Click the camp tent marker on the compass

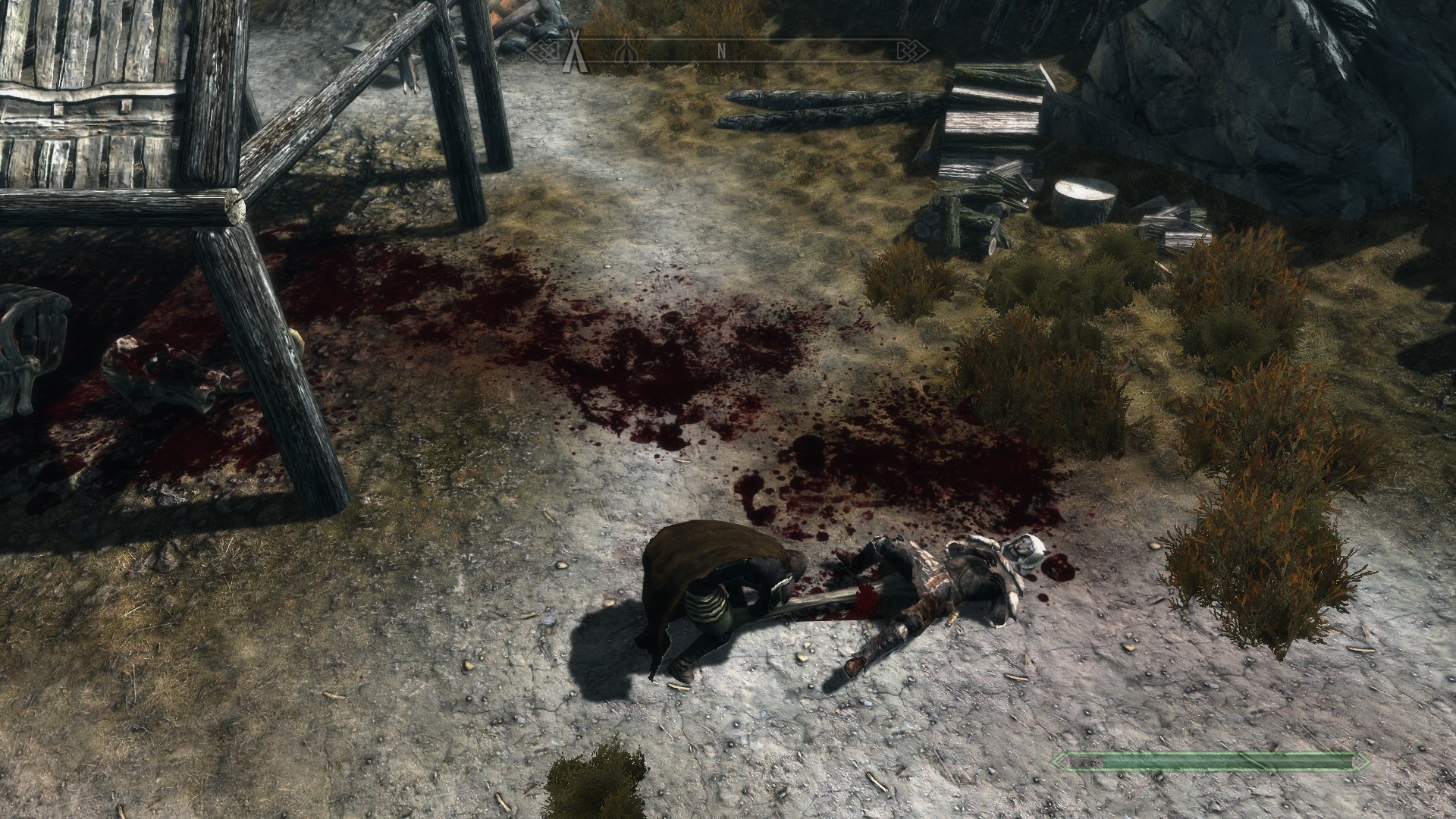pos(574,52)
